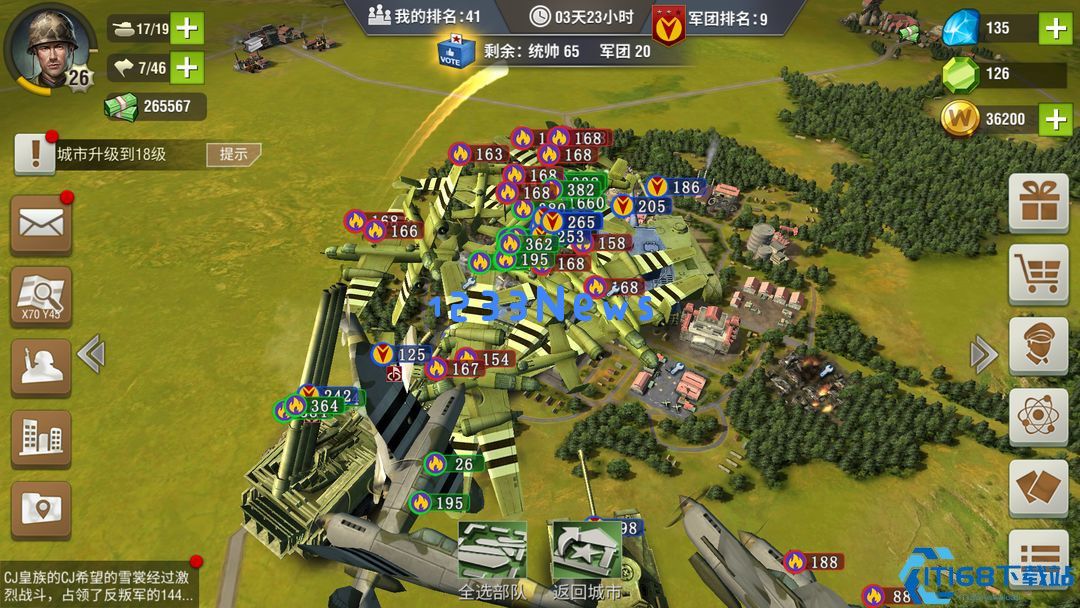1080x608 pixels.
Task: Open the officer commander menu
Action: pos(1038,346)
